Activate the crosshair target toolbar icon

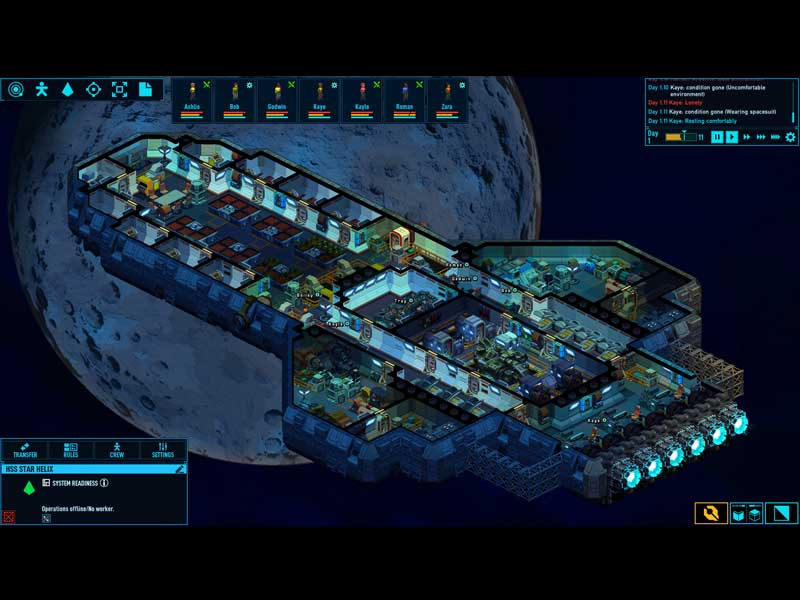[x=94, y=89]
